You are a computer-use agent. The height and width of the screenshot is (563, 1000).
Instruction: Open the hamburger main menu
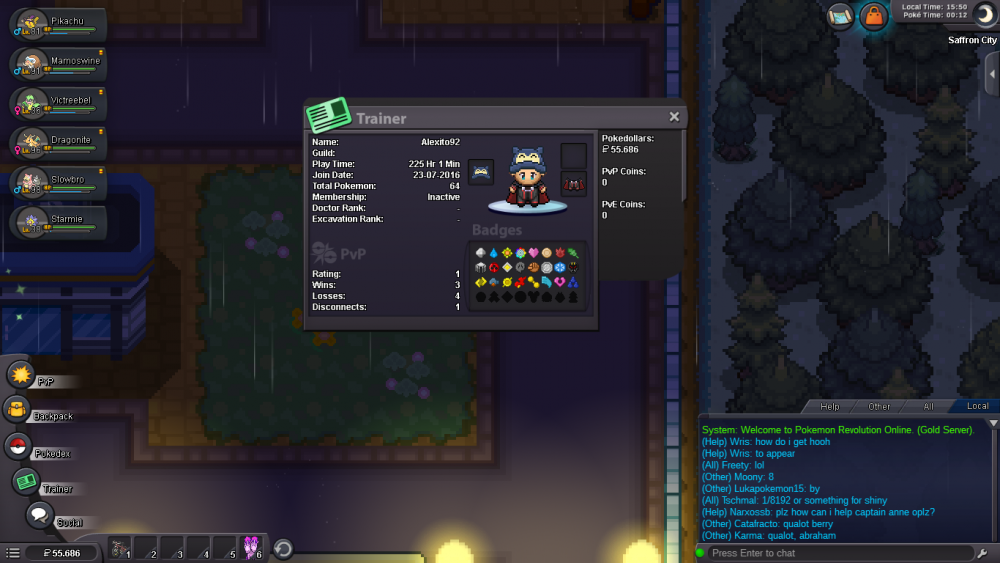point(12,552)
